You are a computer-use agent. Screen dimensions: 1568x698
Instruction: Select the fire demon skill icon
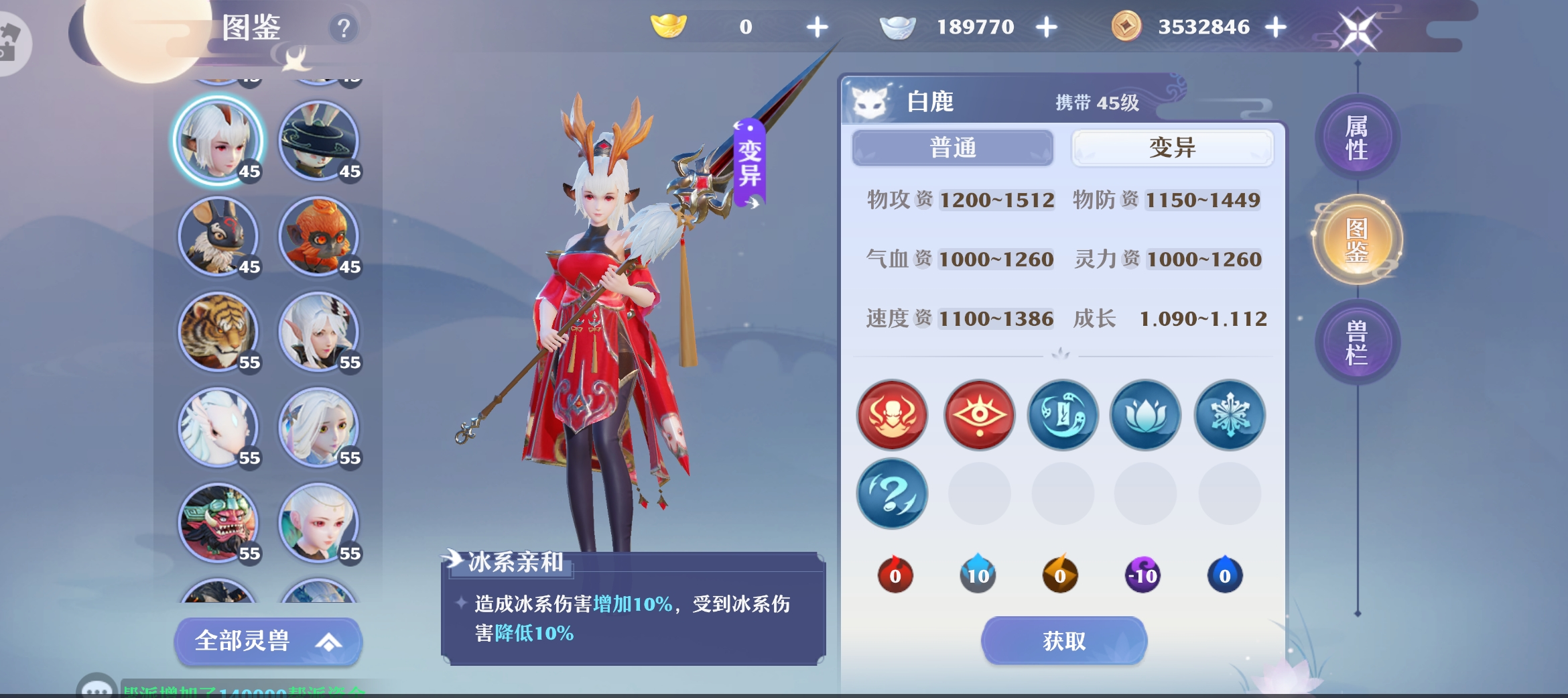coord(892,416)
